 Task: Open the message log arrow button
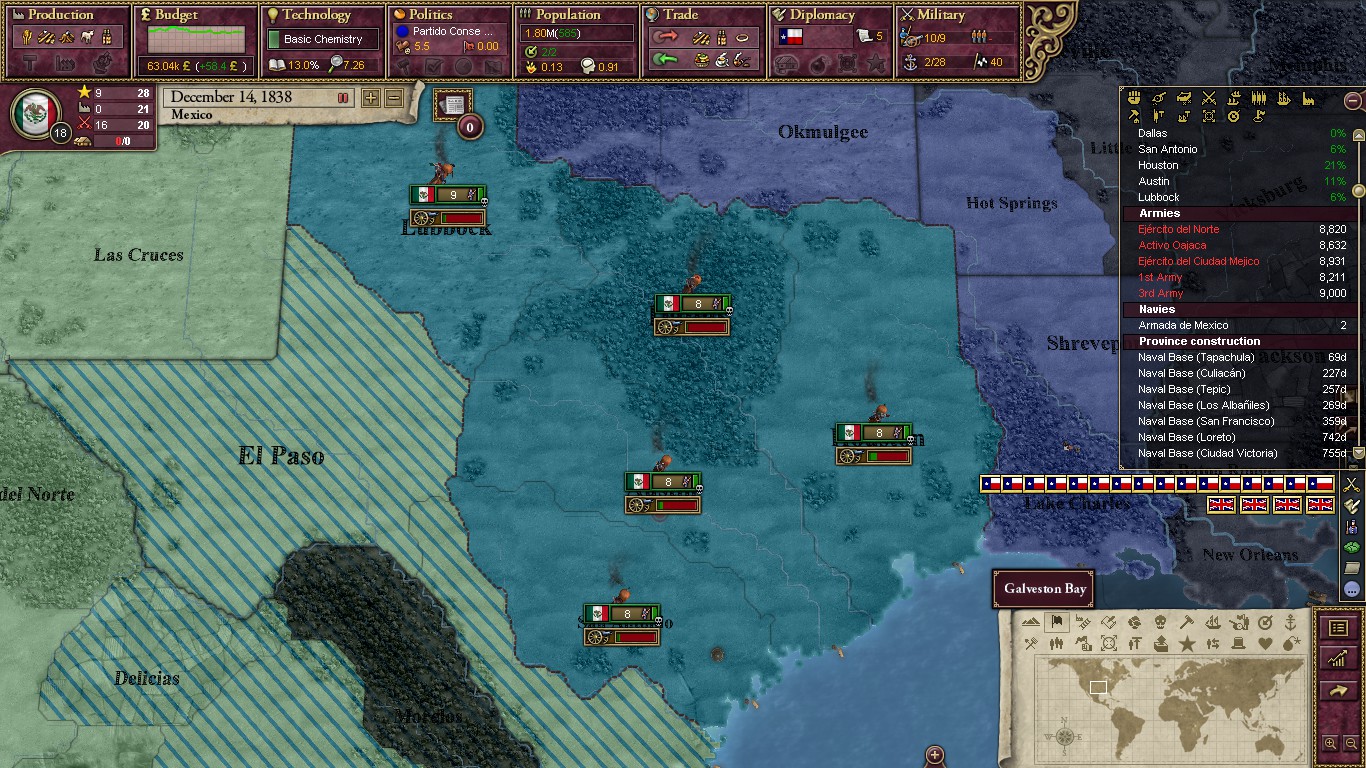(1338, 692)
